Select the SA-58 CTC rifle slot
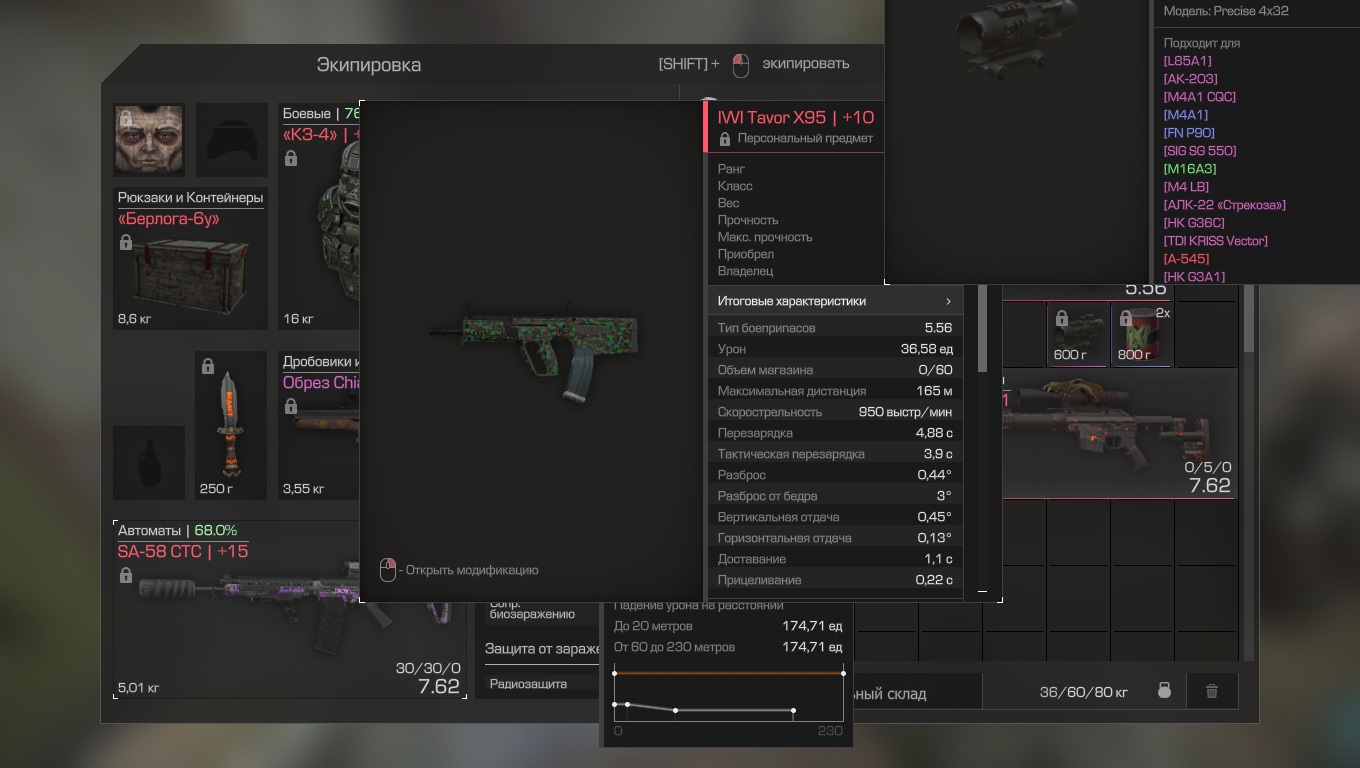This screenshot has width=1360, height=768. (240, 610)
